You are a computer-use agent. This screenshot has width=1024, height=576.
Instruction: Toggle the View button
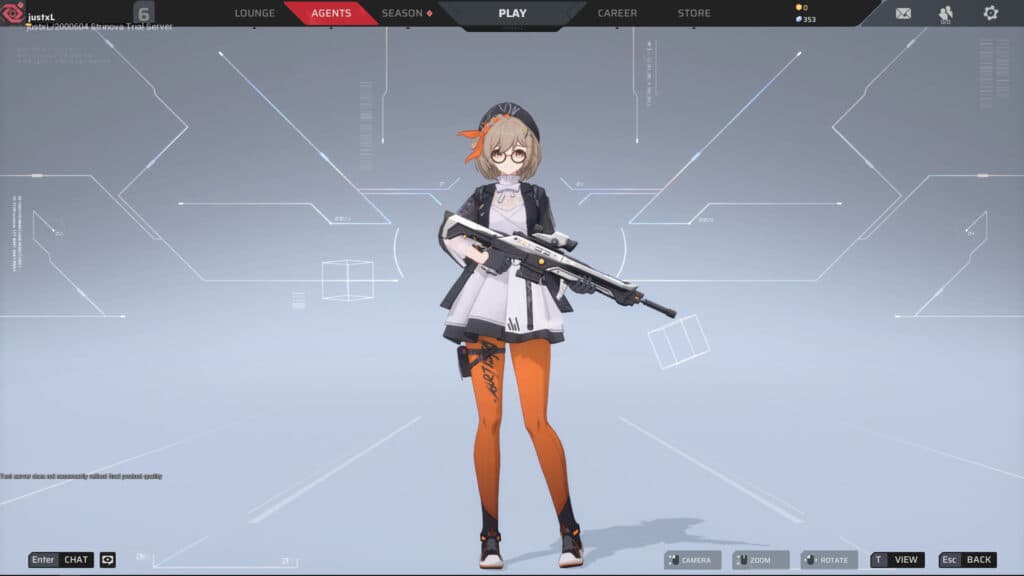(897, 560)
